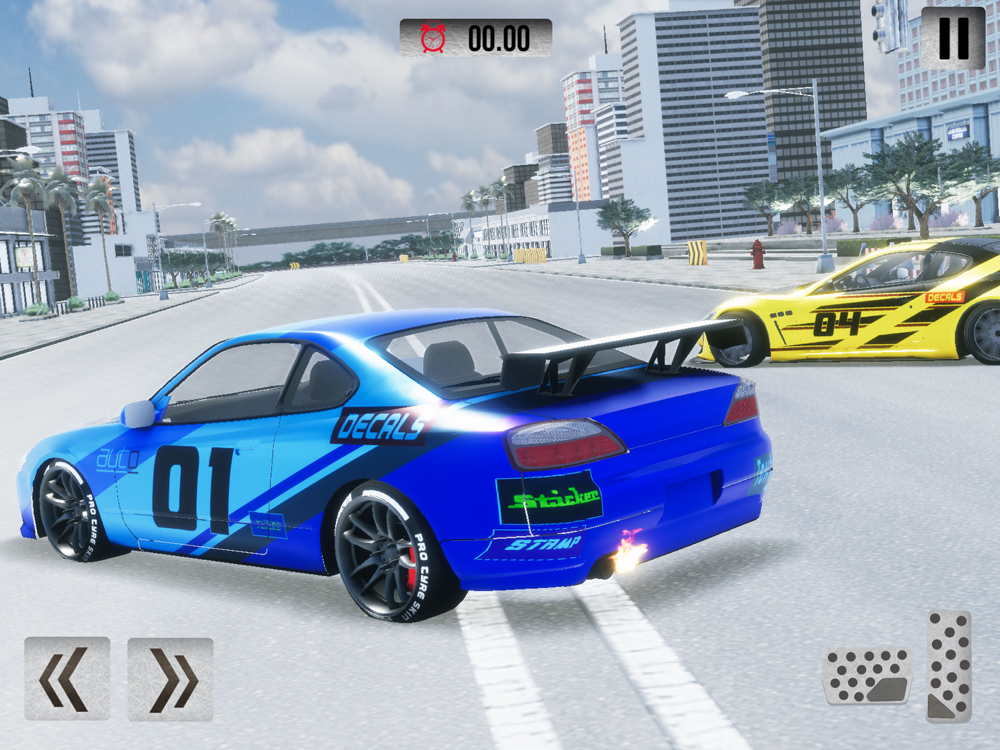Viewport: 1000px width, 750px height.
Task: Steer left with the left arrow button
Action: [67, 679]
